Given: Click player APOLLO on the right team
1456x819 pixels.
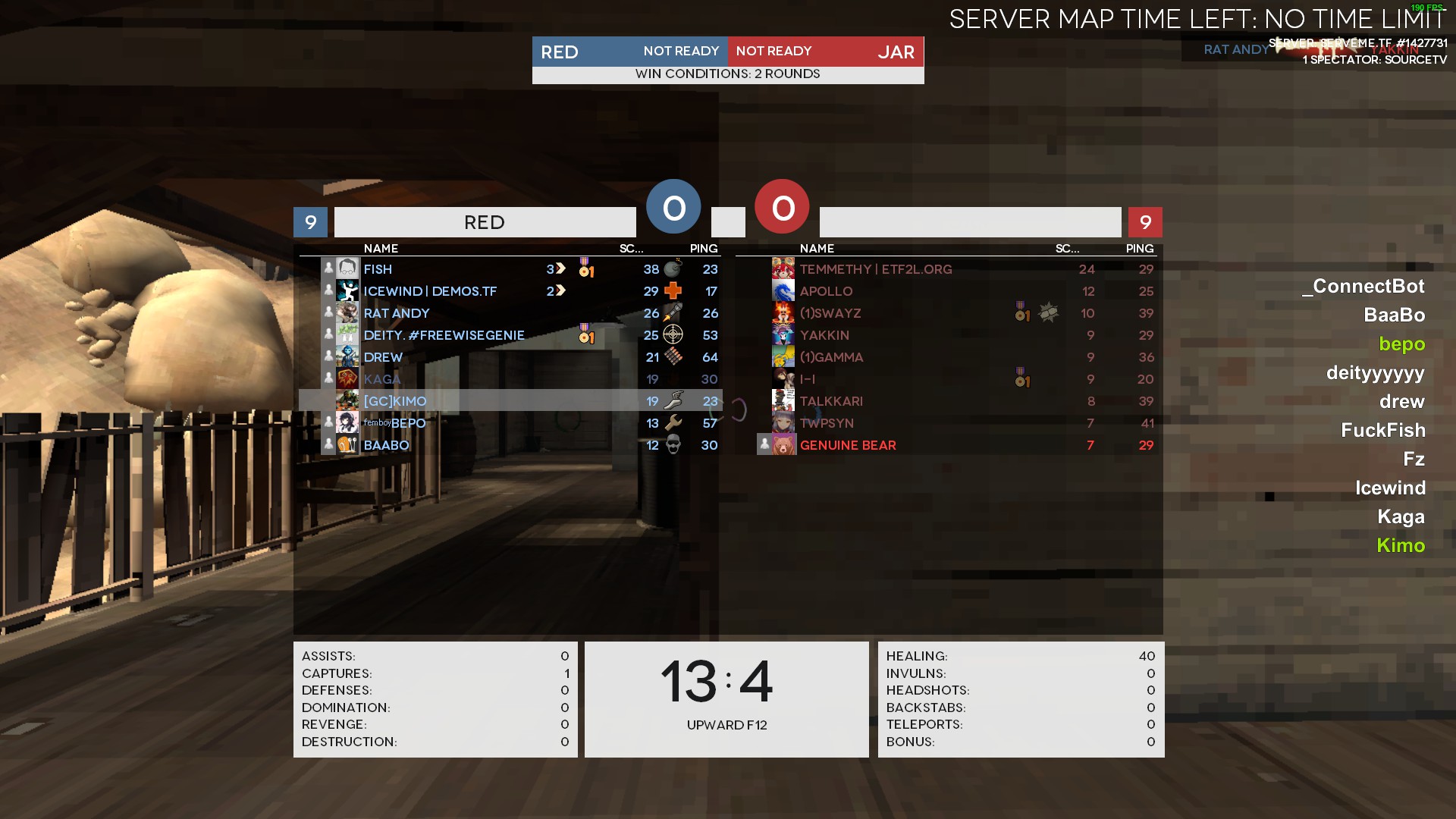Looking at the screenshot, I should click(826, 291).
